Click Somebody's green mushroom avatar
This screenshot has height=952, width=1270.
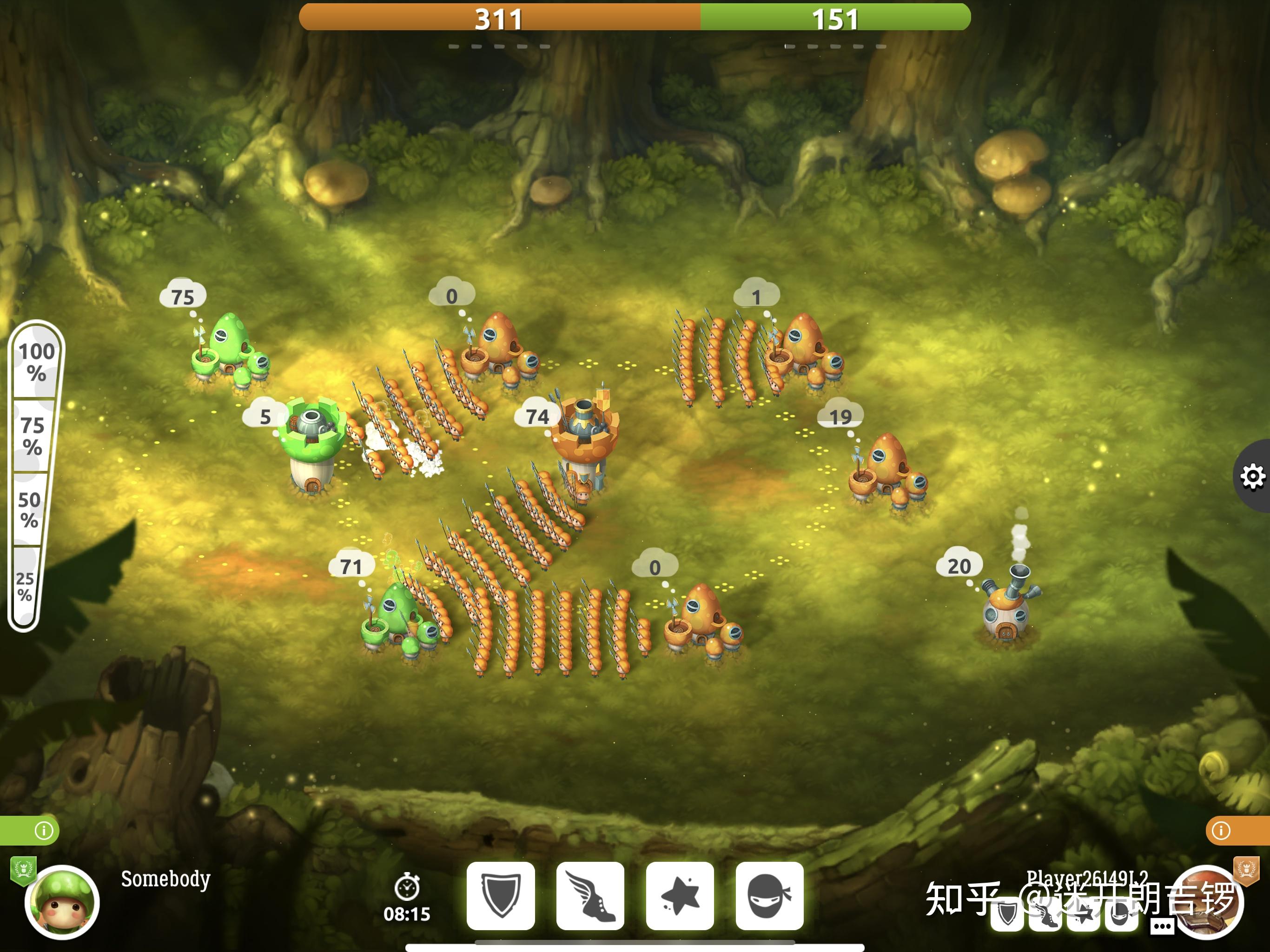tap(62, 901)
